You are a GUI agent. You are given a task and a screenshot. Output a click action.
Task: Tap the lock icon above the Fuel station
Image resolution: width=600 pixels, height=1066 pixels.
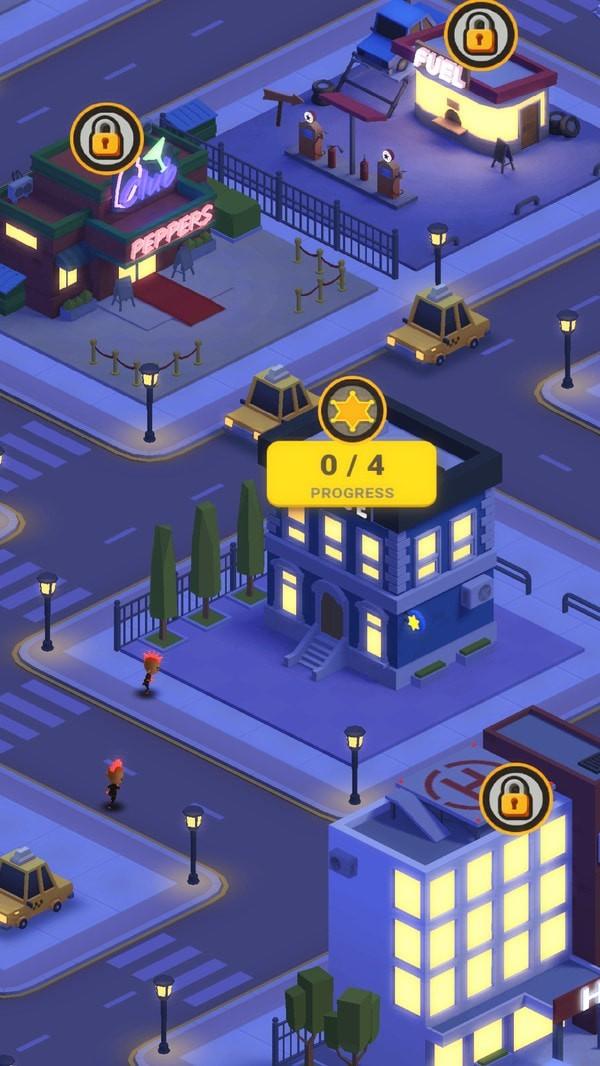coord(481,35)
